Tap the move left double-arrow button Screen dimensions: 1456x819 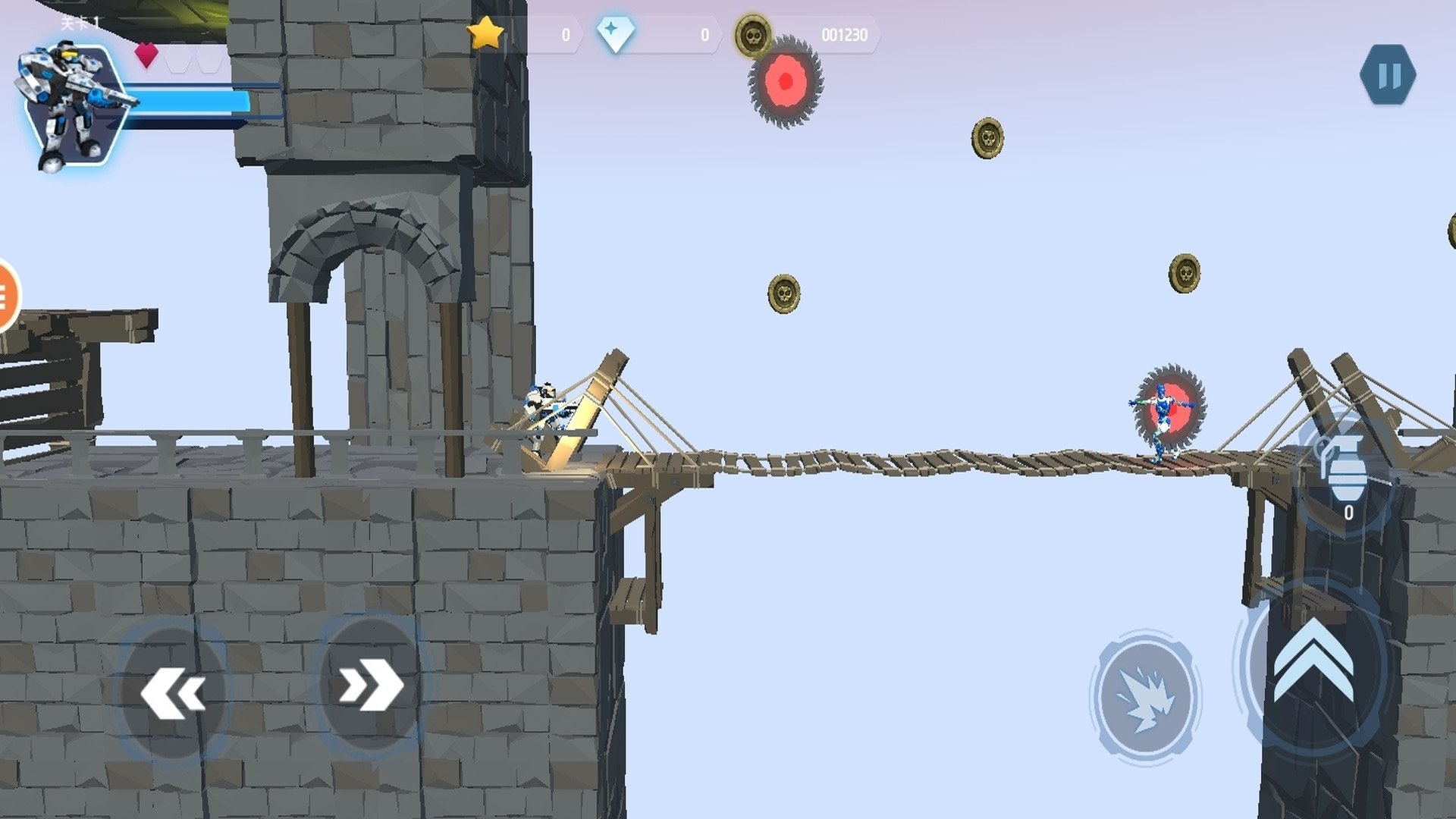173,691
